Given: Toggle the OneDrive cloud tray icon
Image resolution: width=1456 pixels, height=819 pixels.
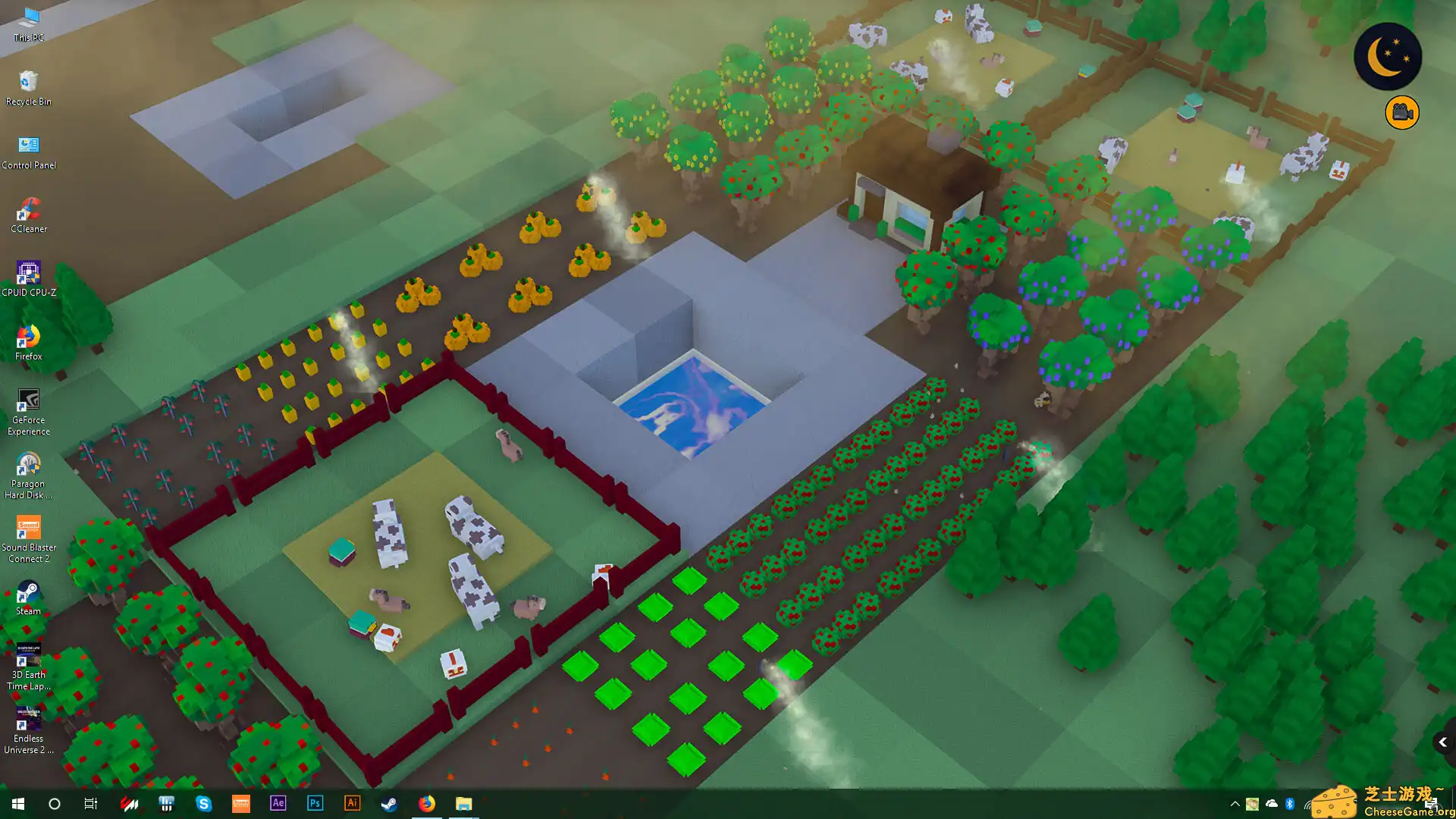Looking at the screenshot, I should pyautogui.click(x=1271, y=803).
